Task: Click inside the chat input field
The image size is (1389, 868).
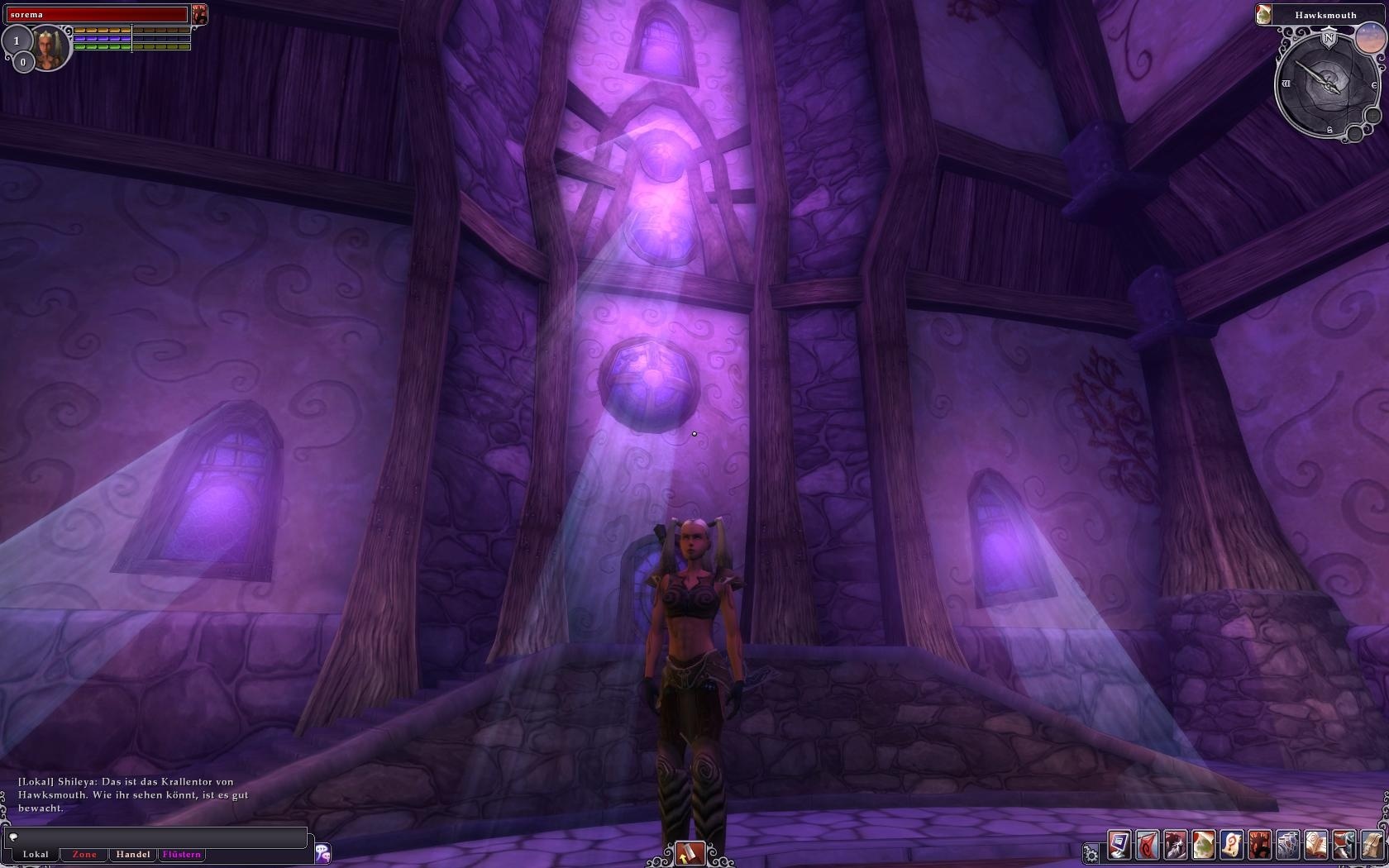Action: (157, 837)
